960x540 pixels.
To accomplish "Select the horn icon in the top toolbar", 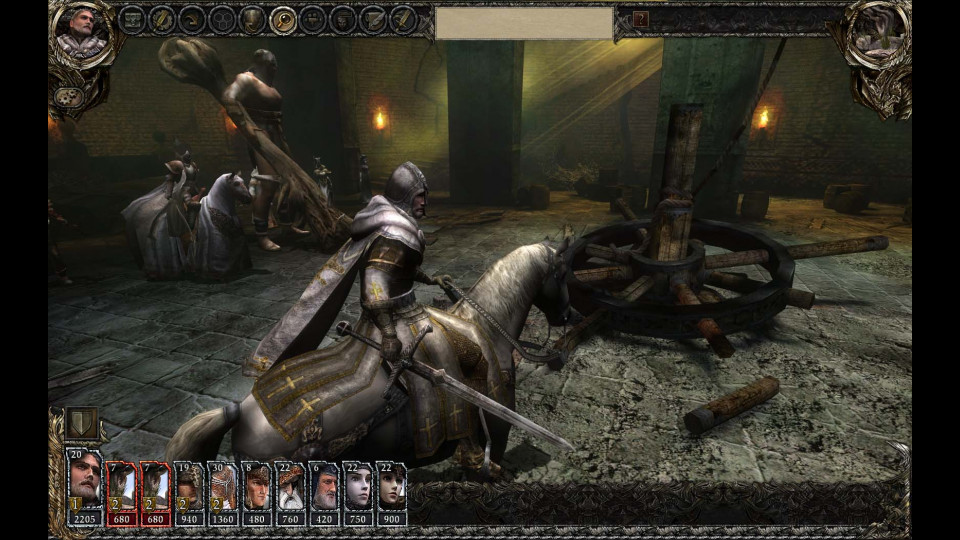I will pos(193,19).
